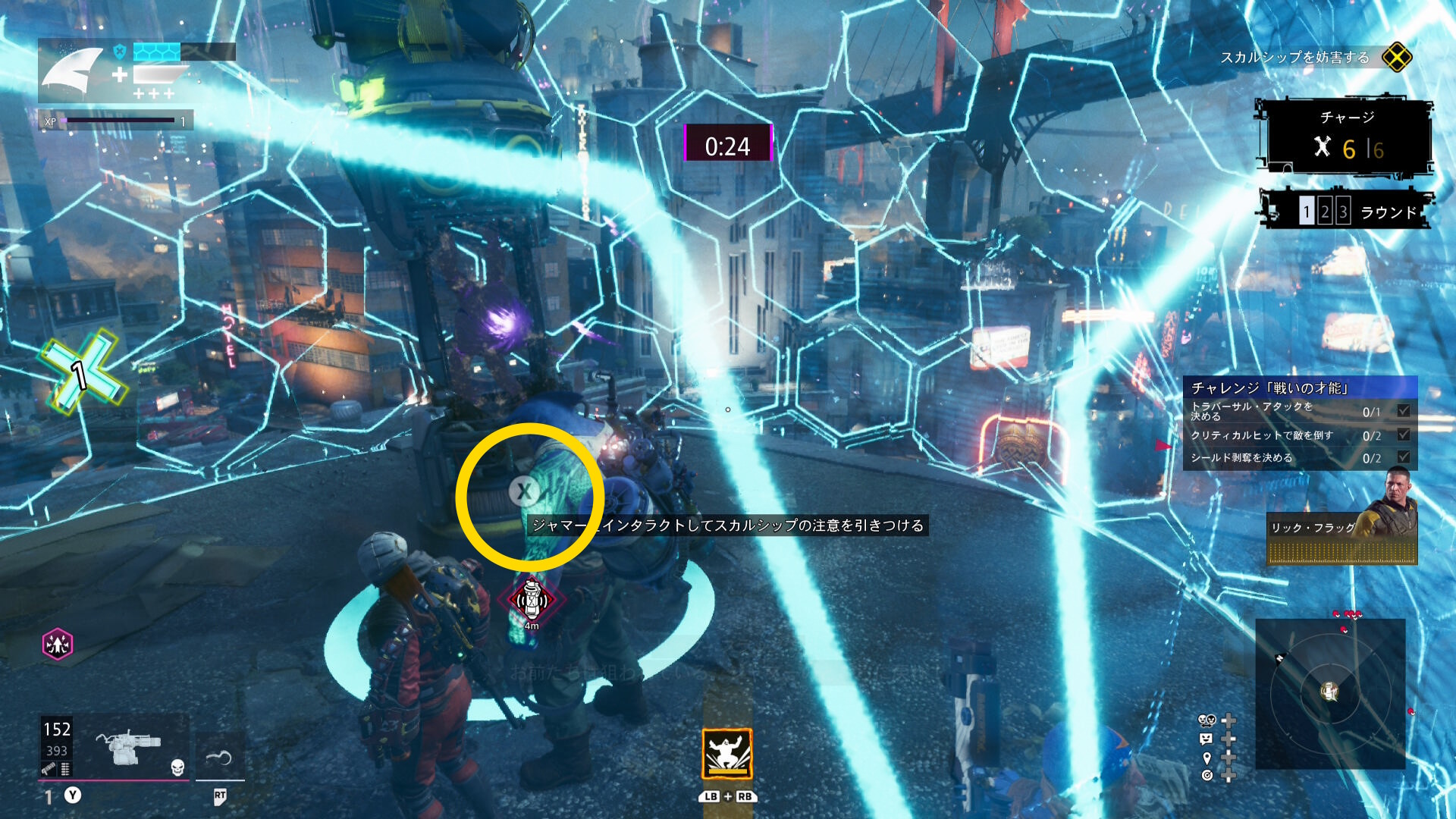Image resolution: width=1456 pixels, height=819 pixels.
Task: Select the スカルシップを妨害する objective tracker
Action: [x=1294, y=58]
